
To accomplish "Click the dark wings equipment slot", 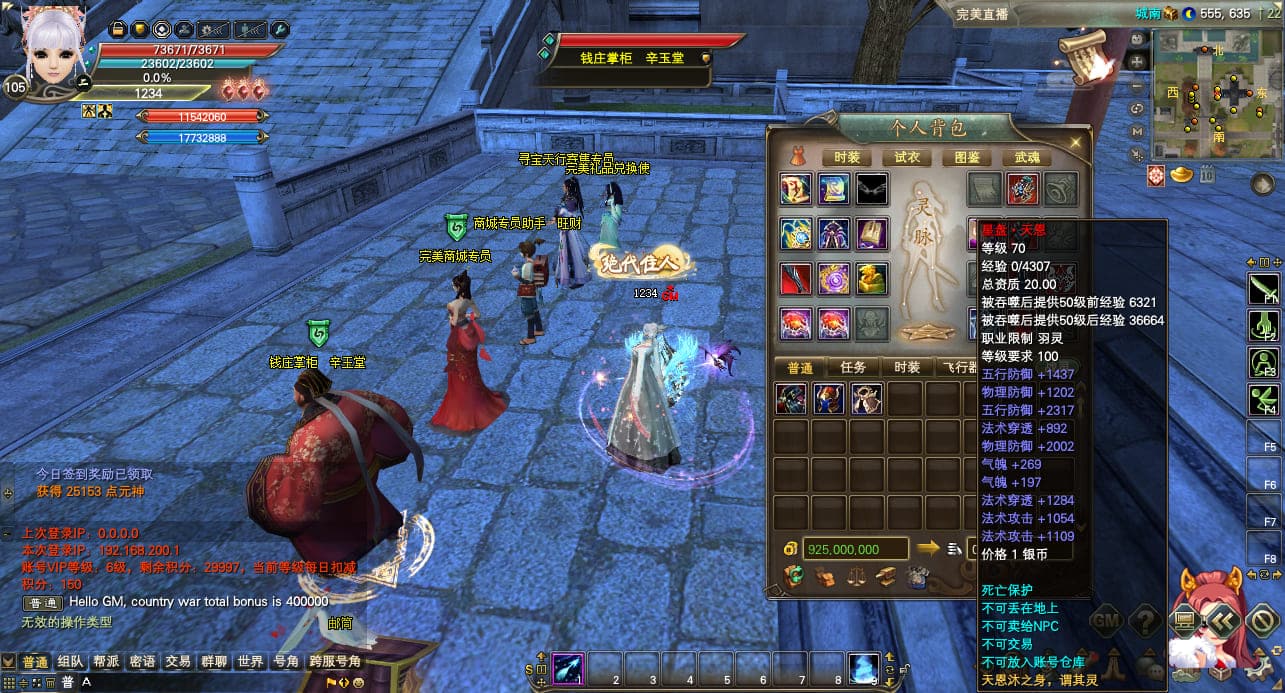I will (x=872, y=188).
